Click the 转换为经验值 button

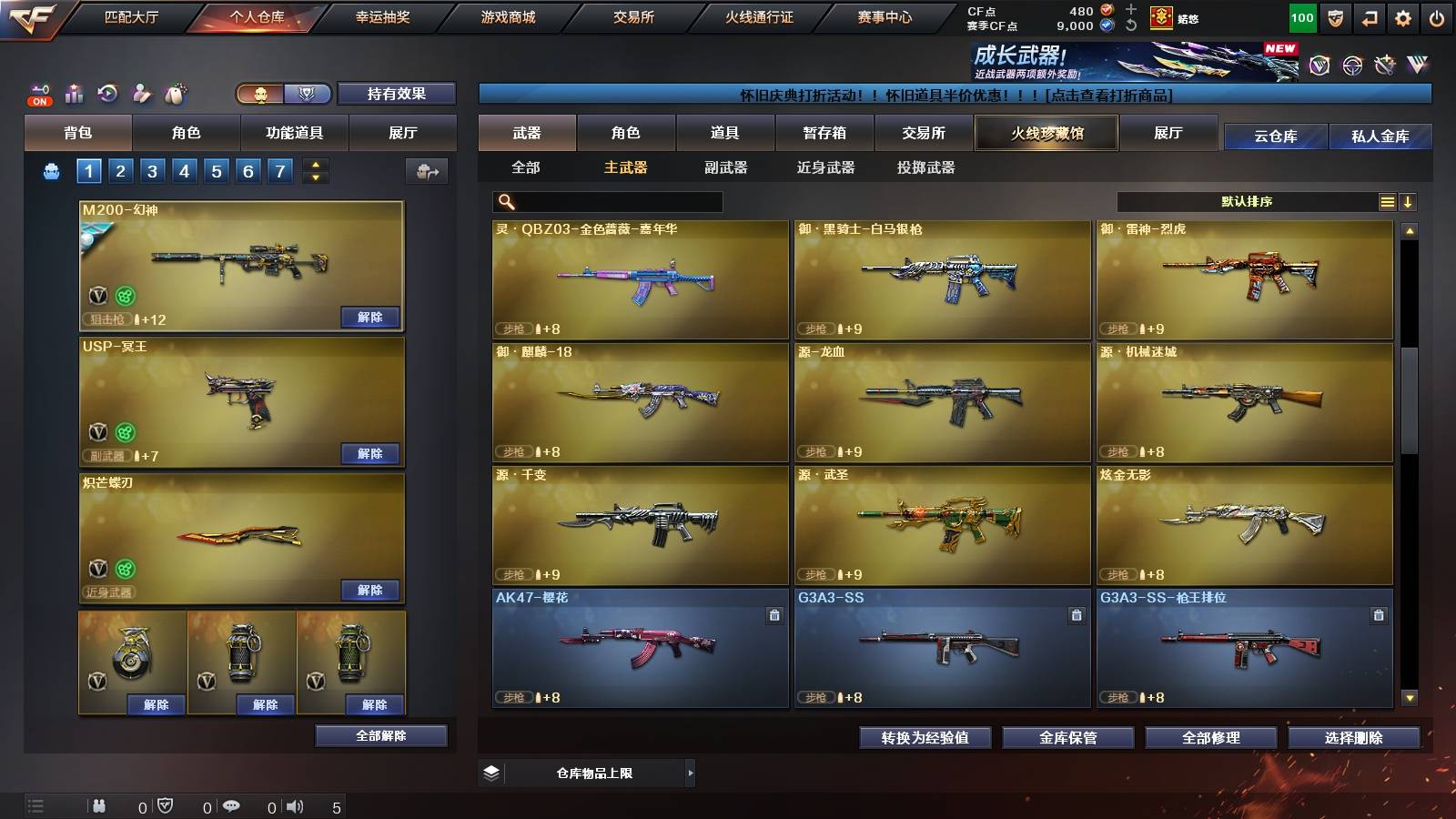(926, 738)
